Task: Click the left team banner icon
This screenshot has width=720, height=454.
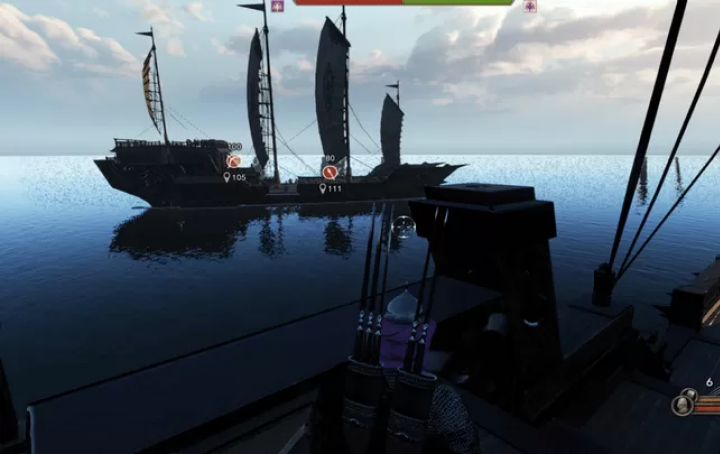Action: coord(277,5)
